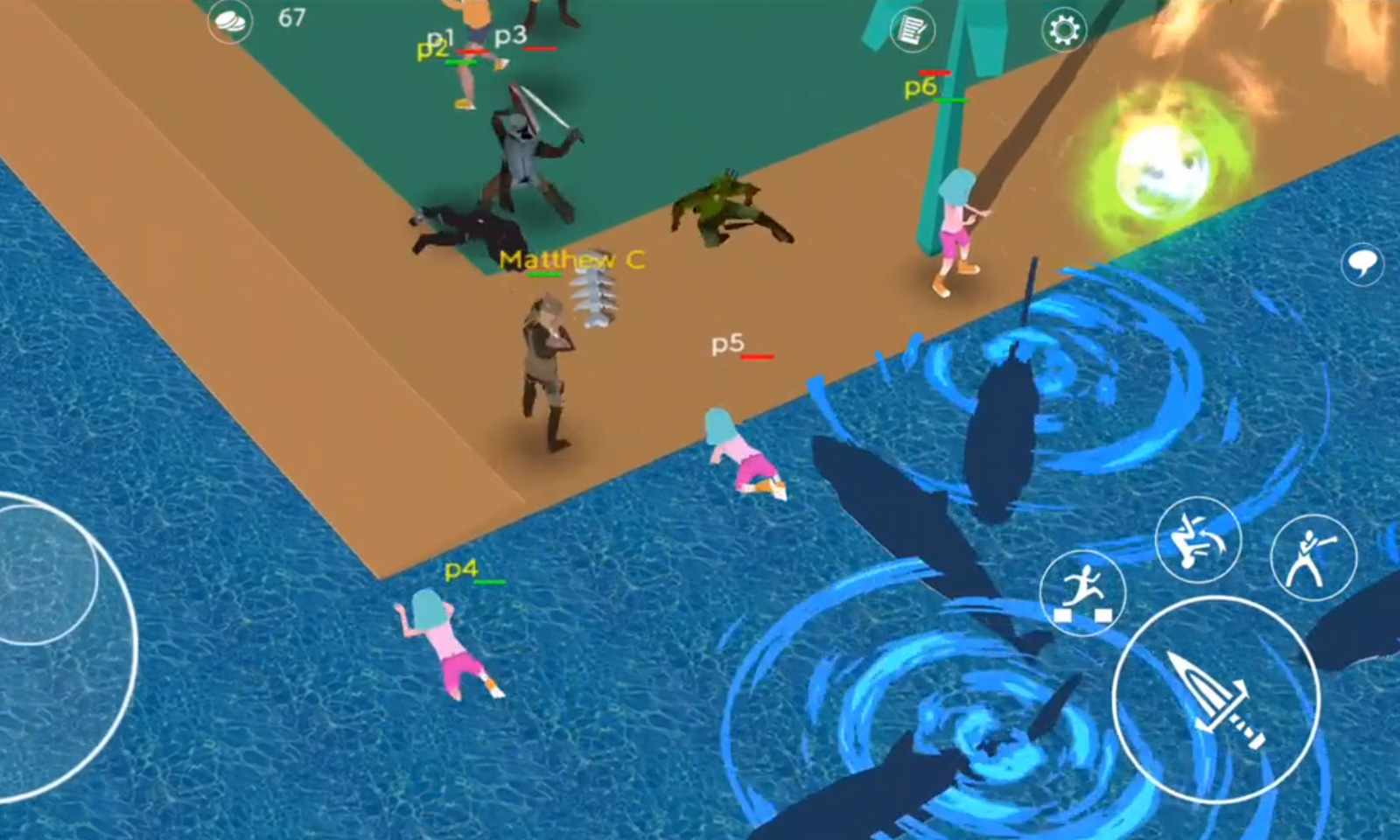Open the quest notes icon
1400x840 pixels.
point(912,30)
